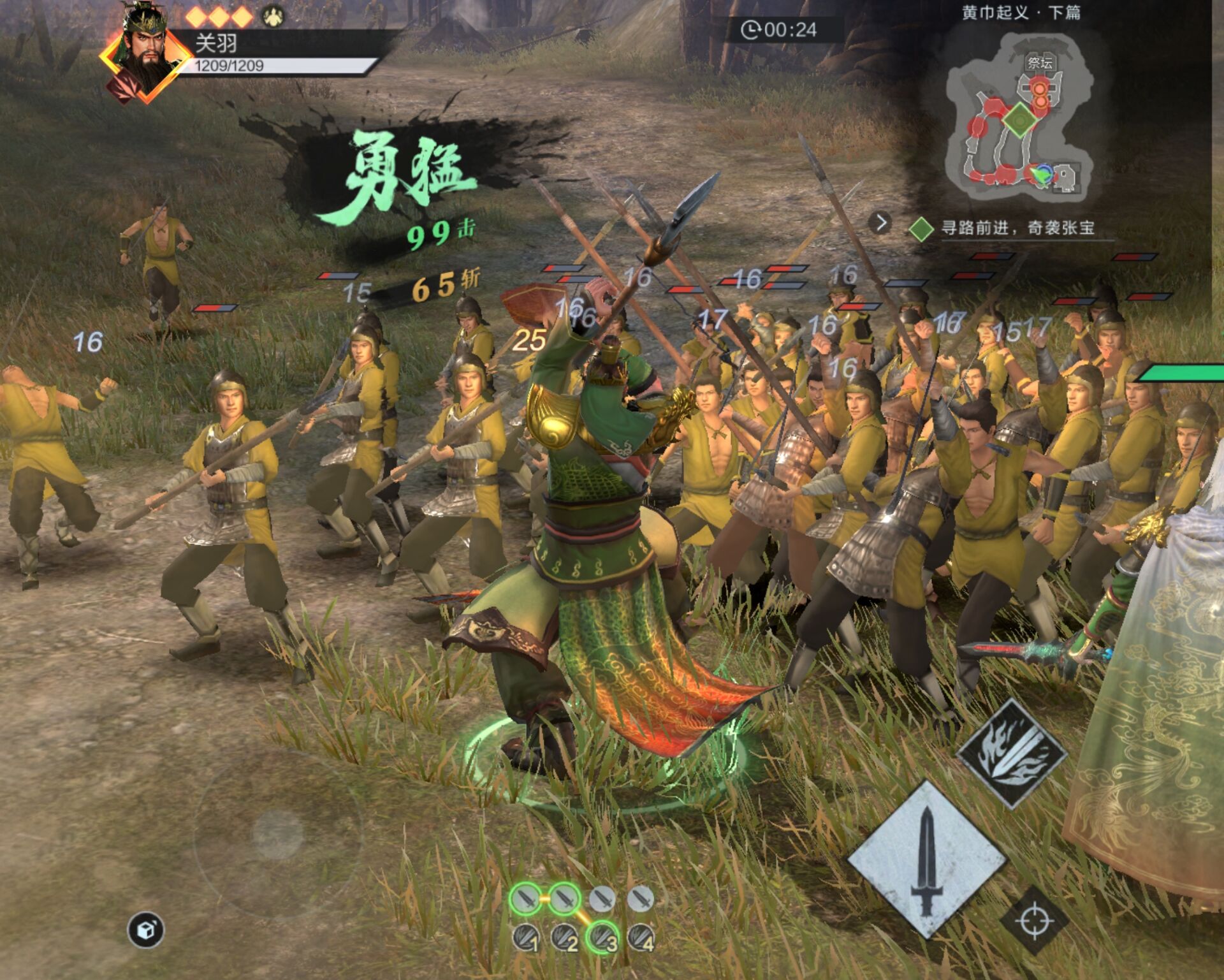The height and width of the screenshot is (980, 1224).
Task: Tap the round emblem beside the diamonds
Action: pos(273,15)
